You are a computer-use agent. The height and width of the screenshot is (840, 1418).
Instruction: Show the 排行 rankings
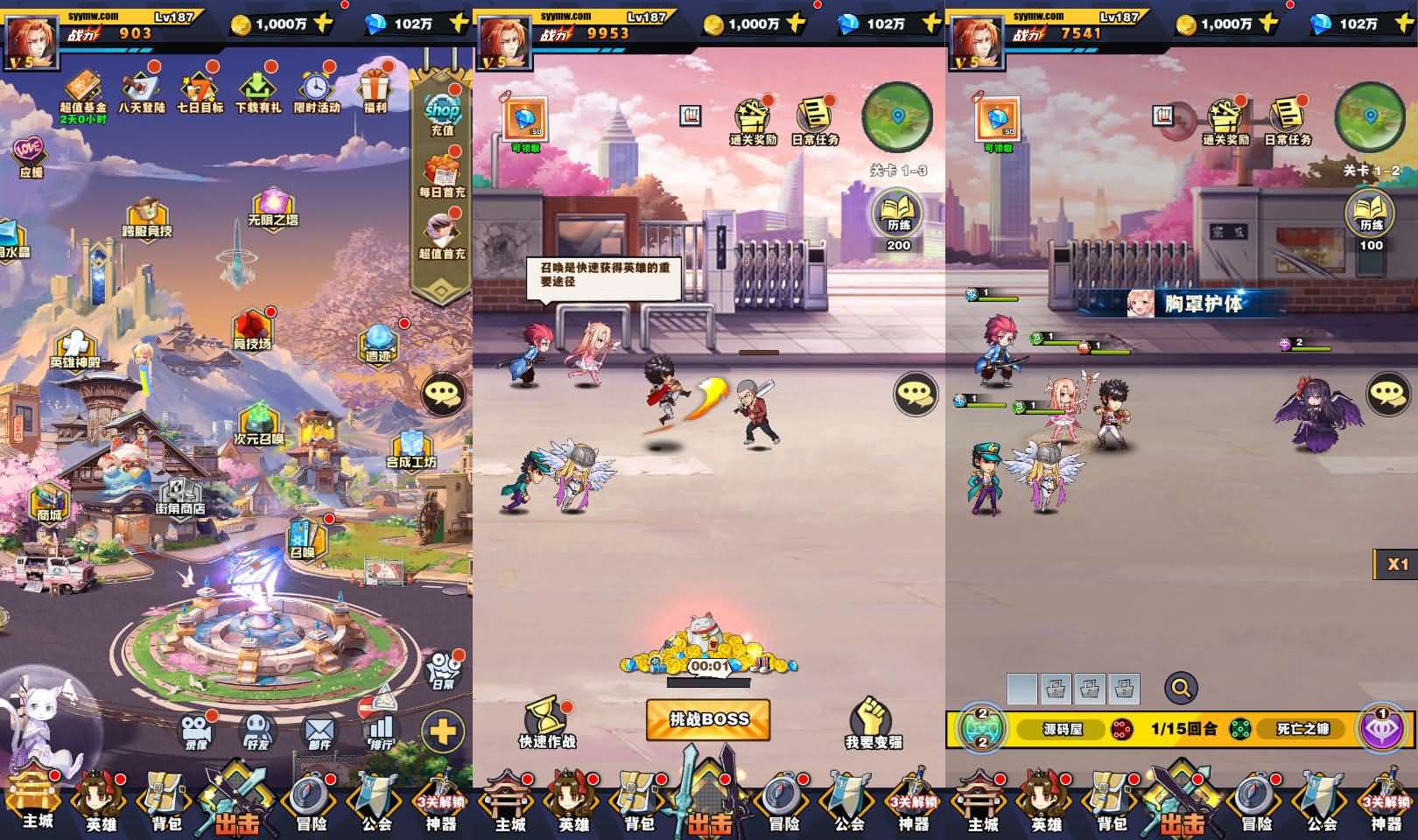[381, 731]
